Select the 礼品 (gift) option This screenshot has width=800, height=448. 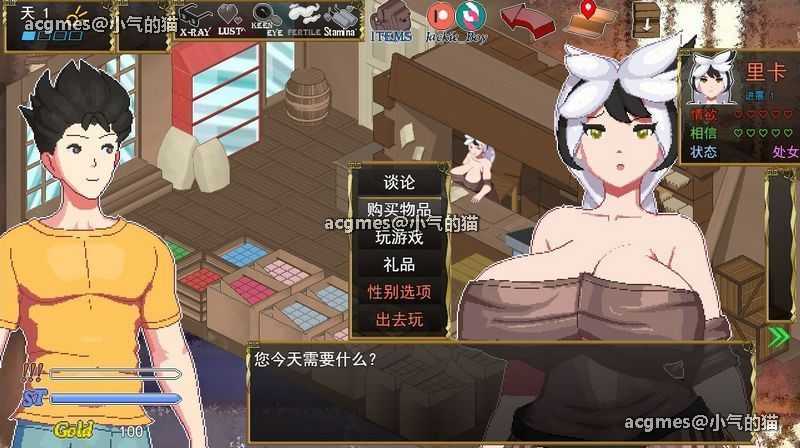(x=399, y=265)
